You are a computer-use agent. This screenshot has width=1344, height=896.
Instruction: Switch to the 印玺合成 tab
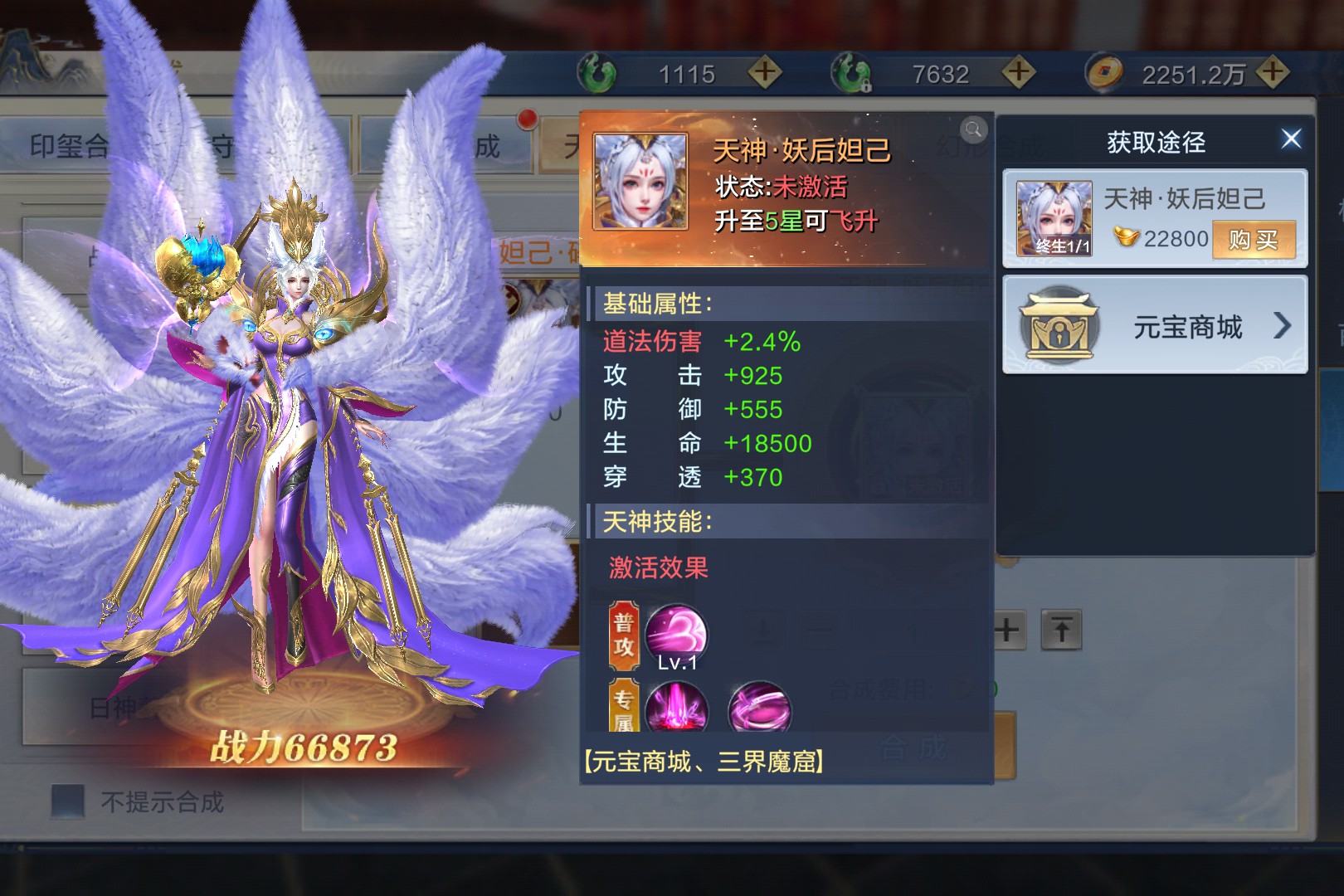click(68, 147)
